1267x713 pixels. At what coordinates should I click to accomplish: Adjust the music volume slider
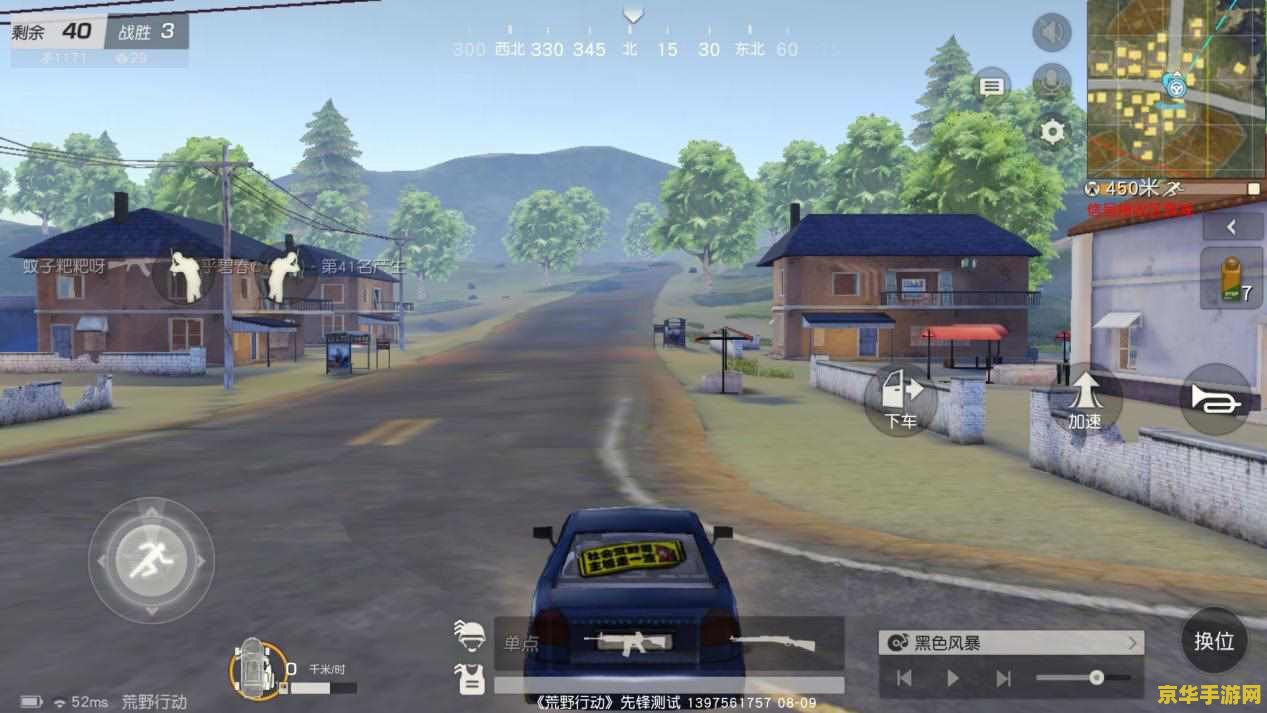[x=1096, y=678]
